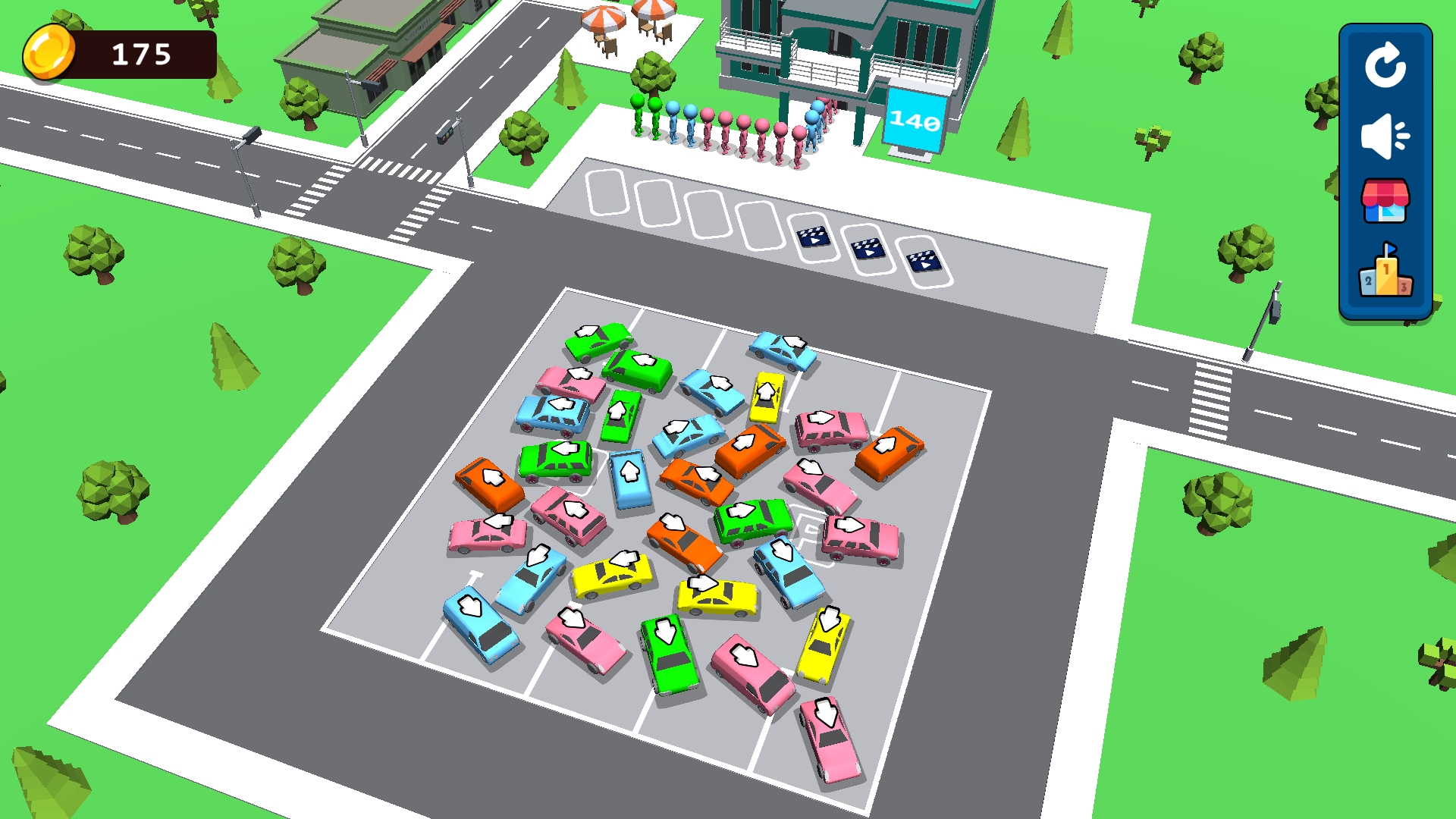Enable the restart confirmation by clicking restart
The height and width of the screenshot is (819, 1456).
1387,66
